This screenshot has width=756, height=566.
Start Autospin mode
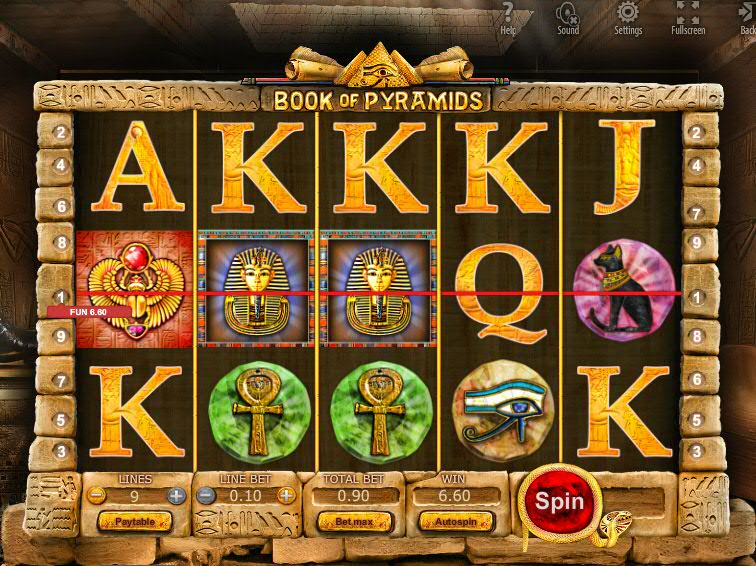coord(456,522)
